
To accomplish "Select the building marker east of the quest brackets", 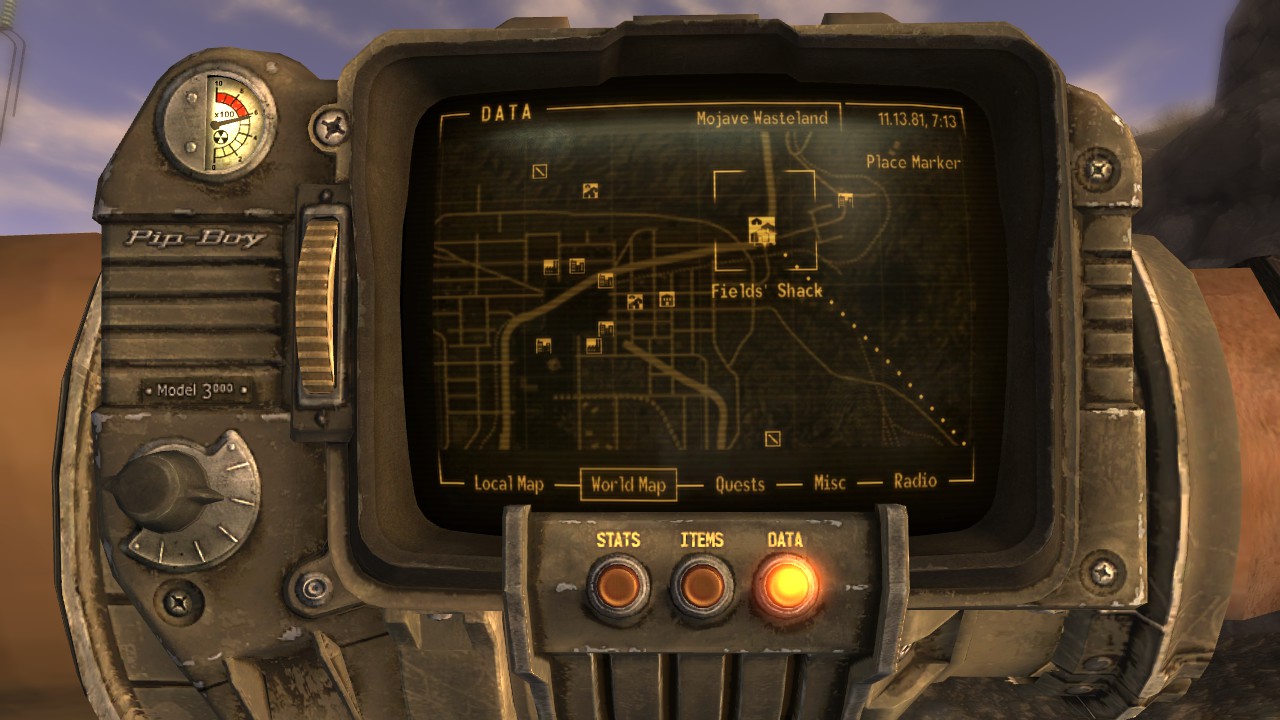I will 844,198.
